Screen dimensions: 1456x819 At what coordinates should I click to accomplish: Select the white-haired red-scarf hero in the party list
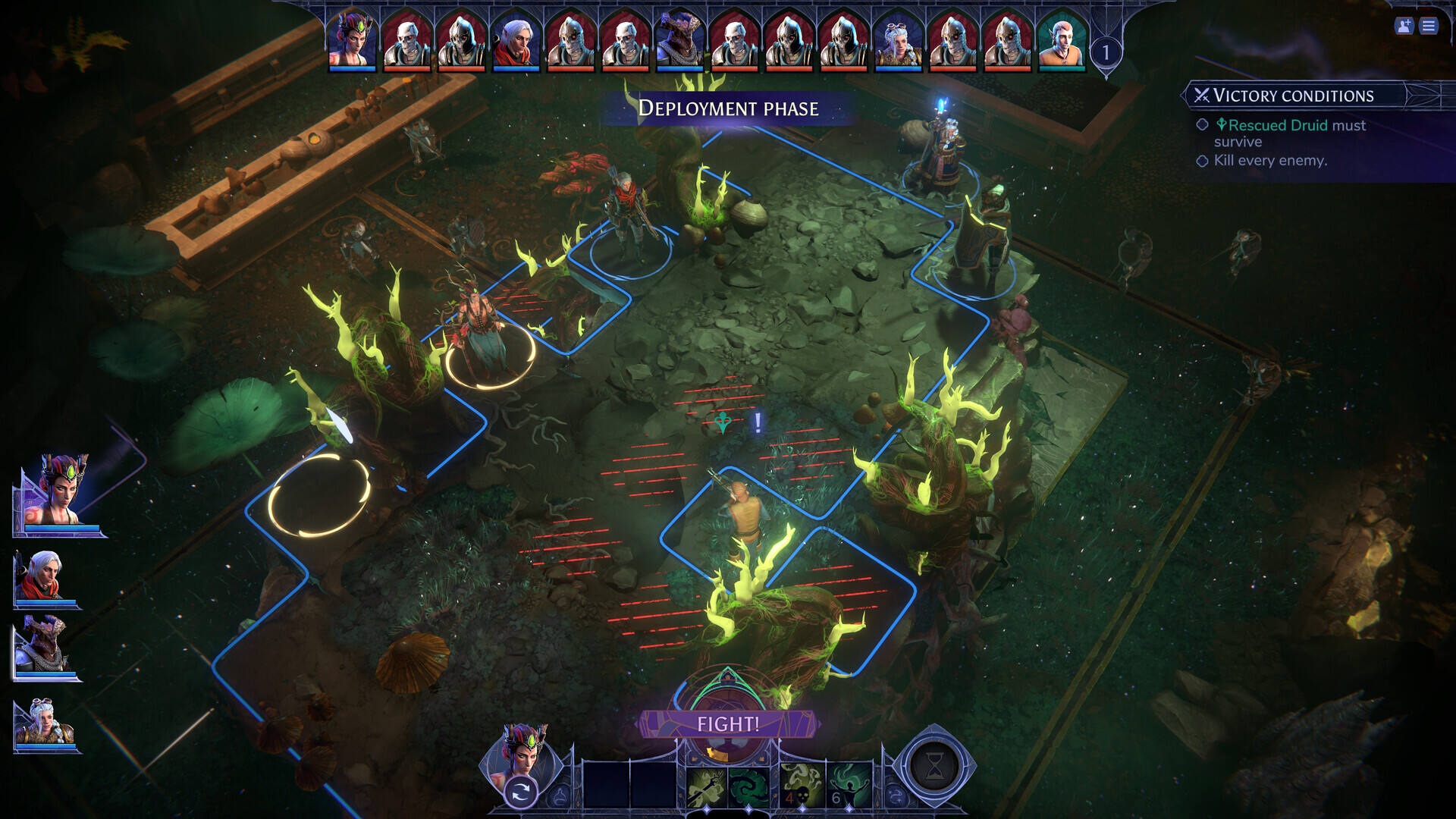point(44,578)
